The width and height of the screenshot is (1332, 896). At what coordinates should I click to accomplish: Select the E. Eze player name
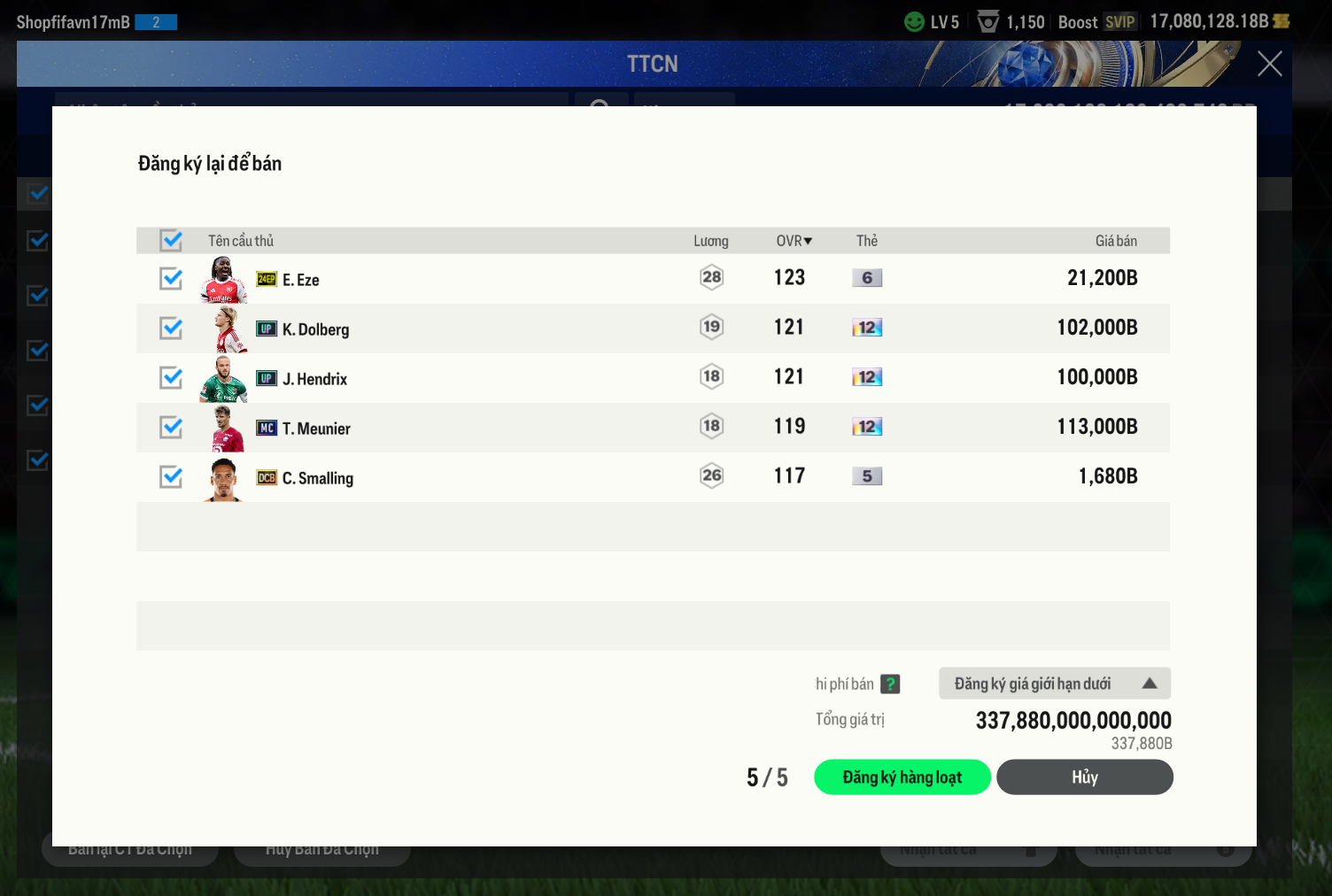301,280
